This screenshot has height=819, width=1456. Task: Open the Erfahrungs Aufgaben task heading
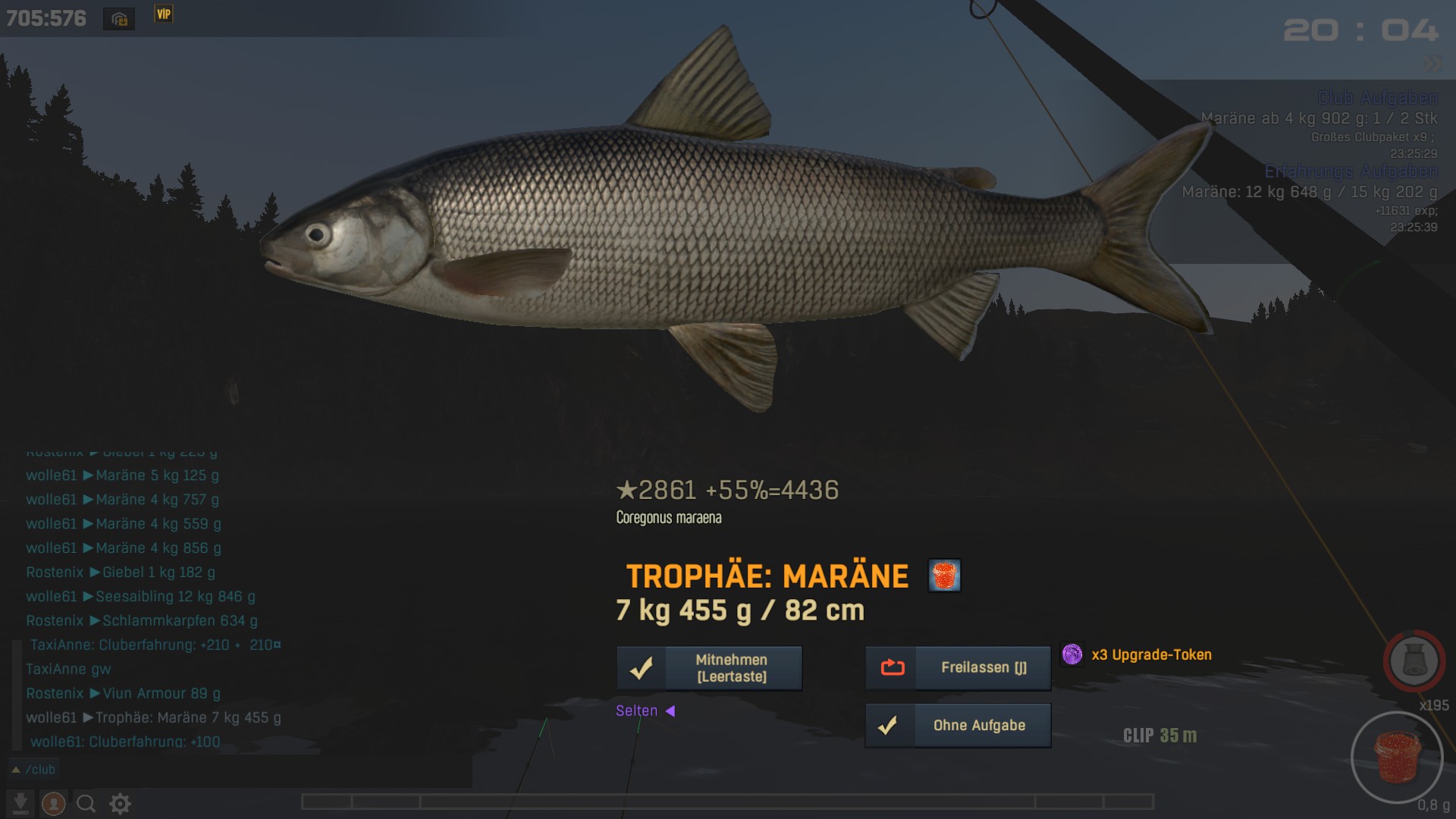click(1351, 171)
